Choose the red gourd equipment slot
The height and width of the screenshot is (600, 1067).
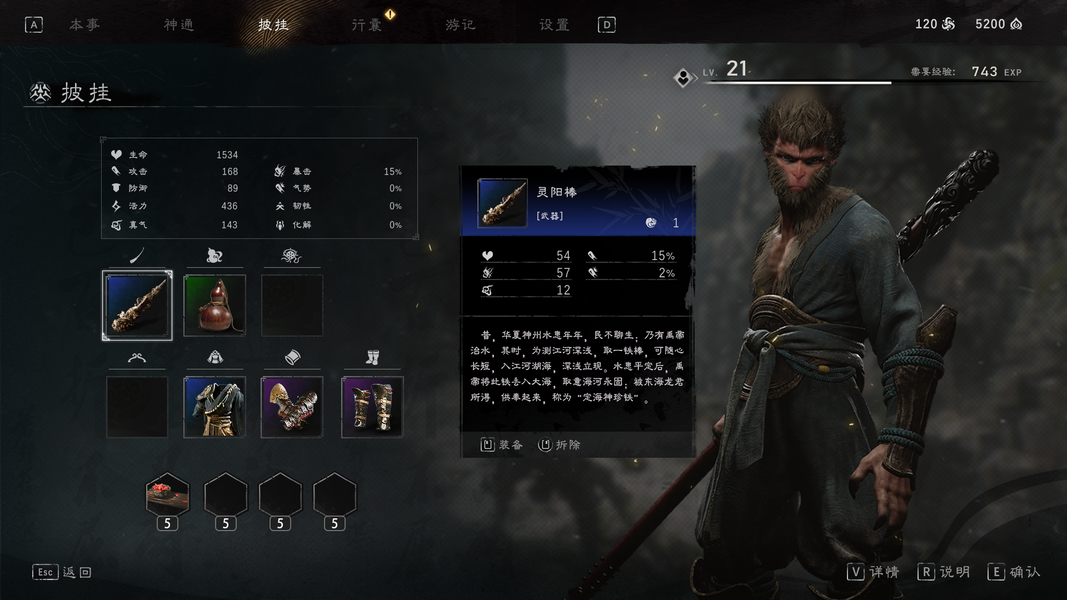click(x=215, y=305)
